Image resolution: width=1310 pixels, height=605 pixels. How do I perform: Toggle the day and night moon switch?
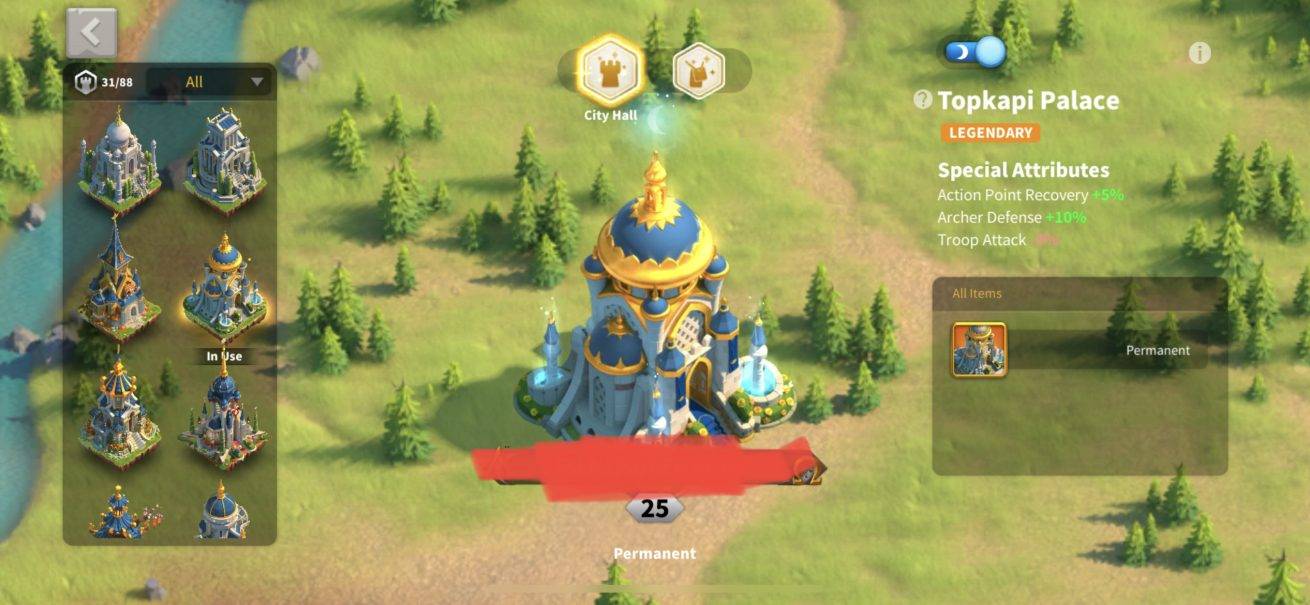pyautogui.click(x=974, y=52)
